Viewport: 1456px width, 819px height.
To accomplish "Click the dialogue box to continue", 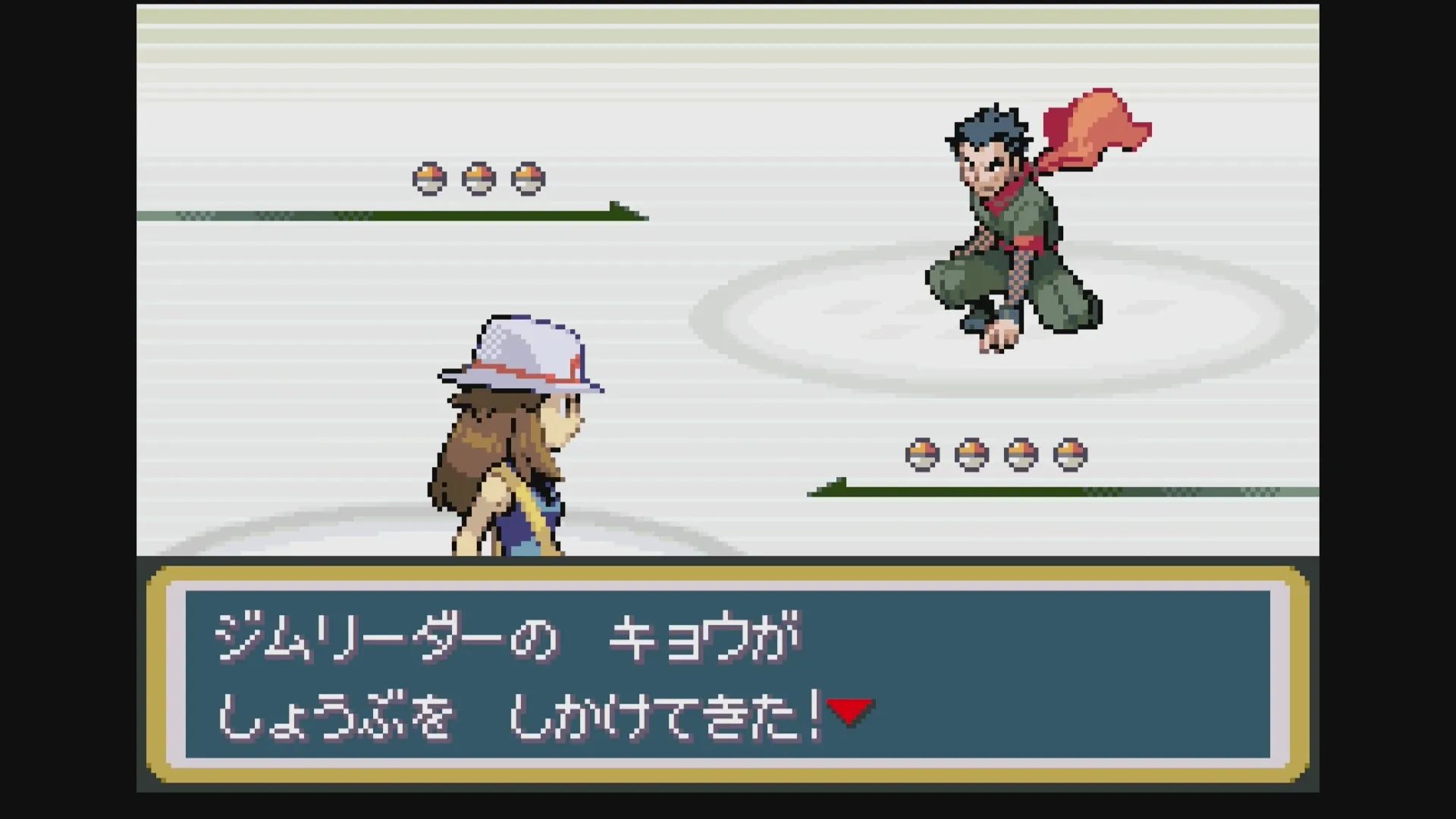I will point(728,679).
